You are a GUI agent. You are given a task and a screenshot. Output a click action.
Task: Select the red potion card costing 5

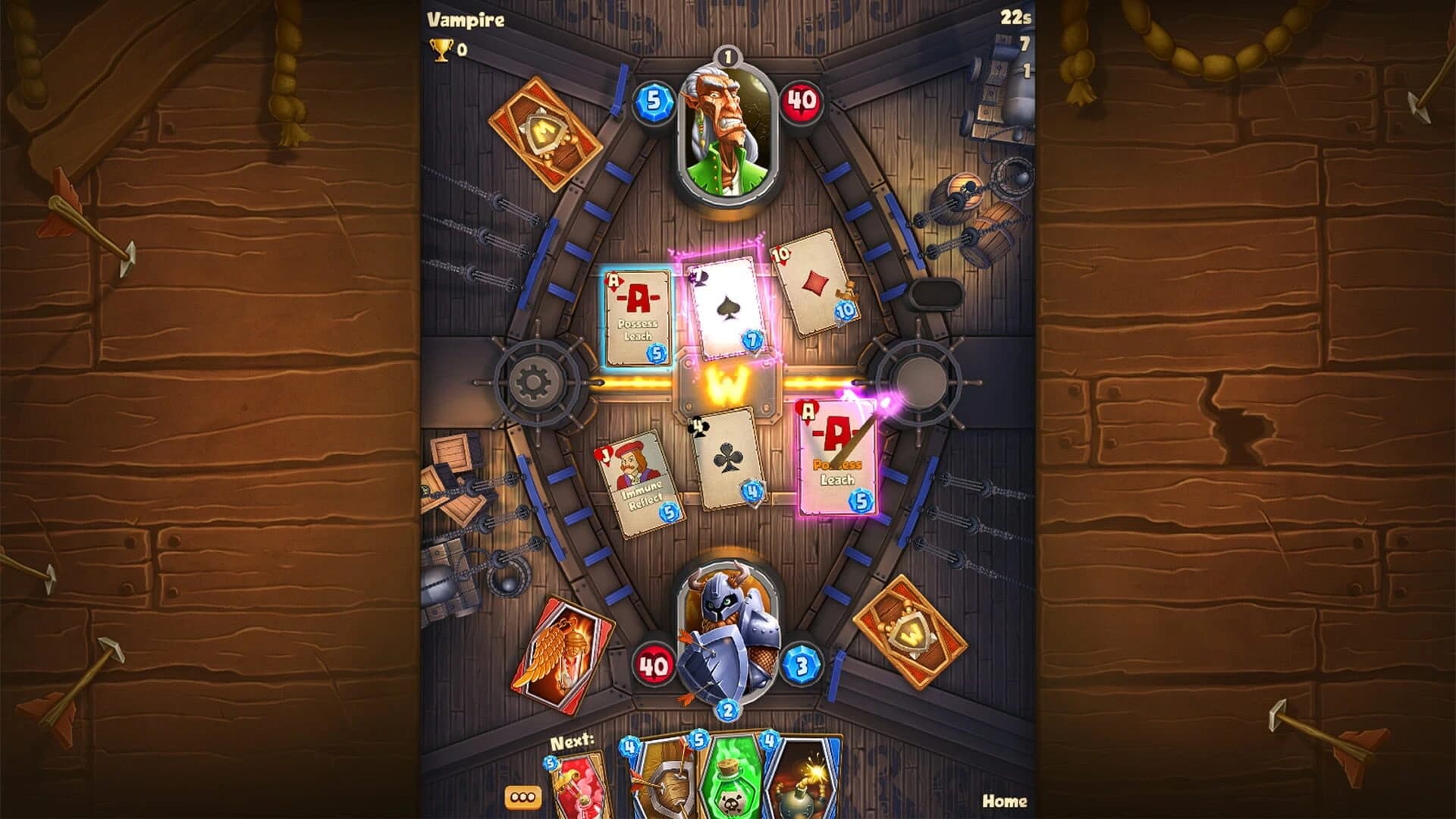click(x=576, y=785)
